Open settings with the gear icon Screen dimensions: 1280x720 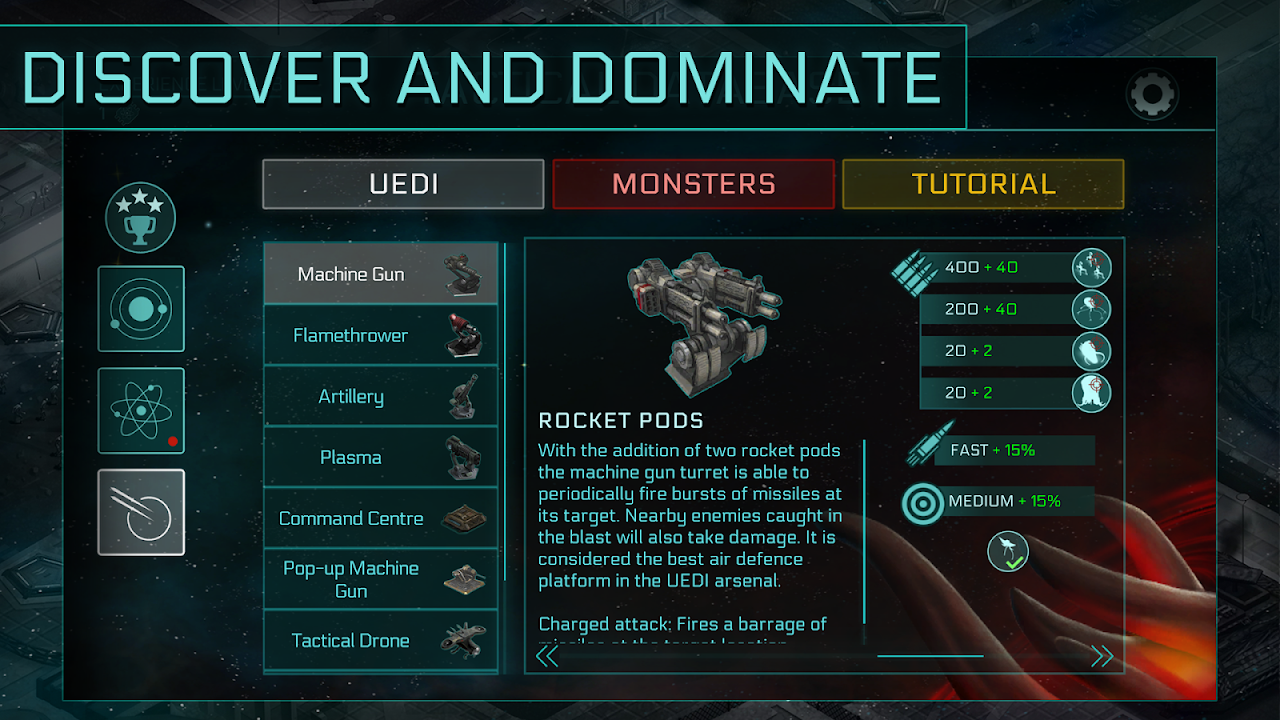click(1152, 94)
